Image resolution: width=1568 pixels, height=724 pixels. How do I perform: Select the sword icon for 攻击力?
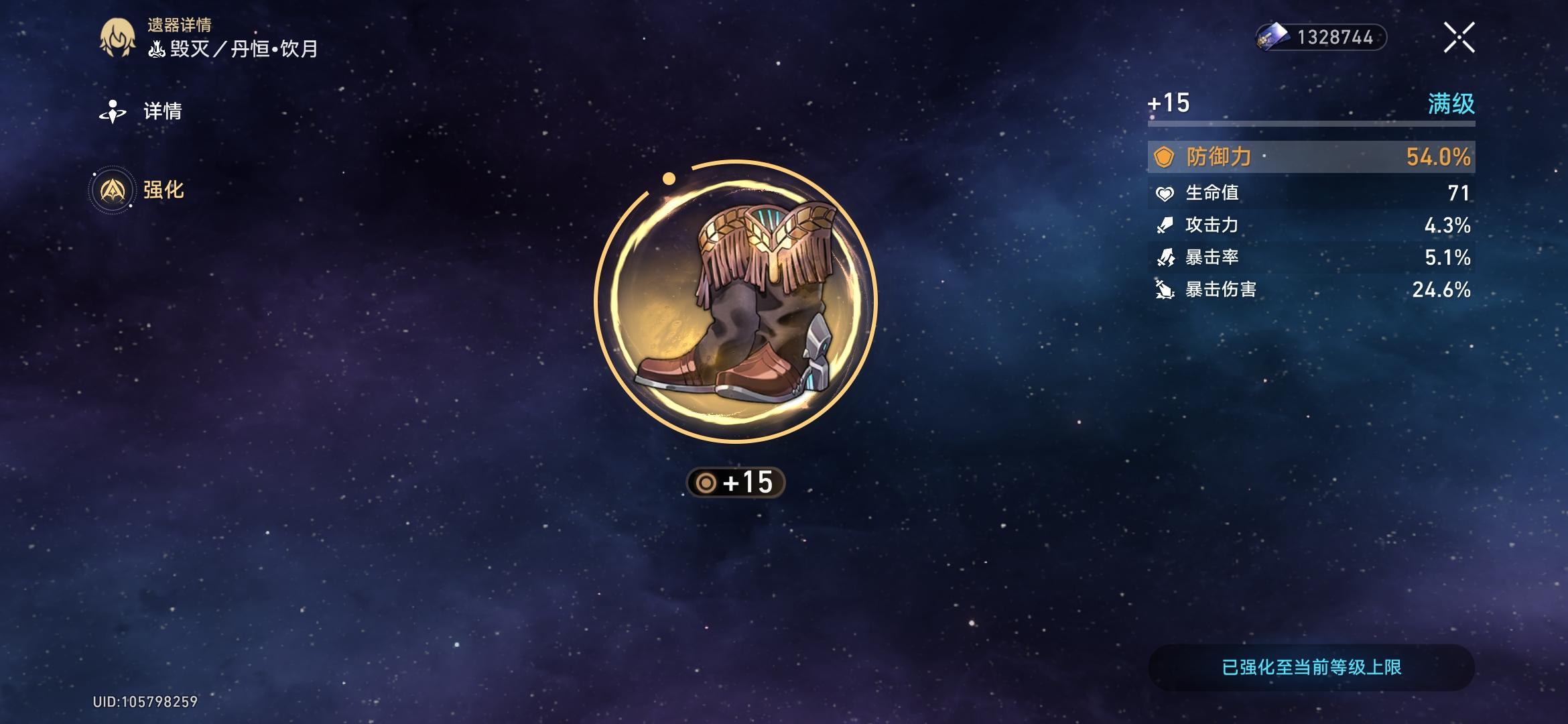(1165, 226)
